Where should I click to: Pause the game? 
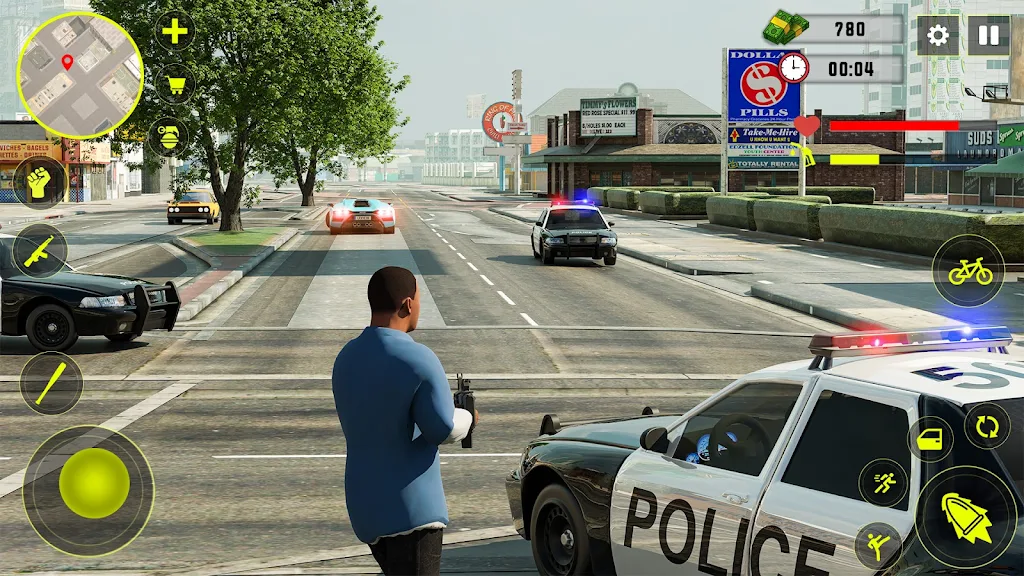(x=988, y=36)
